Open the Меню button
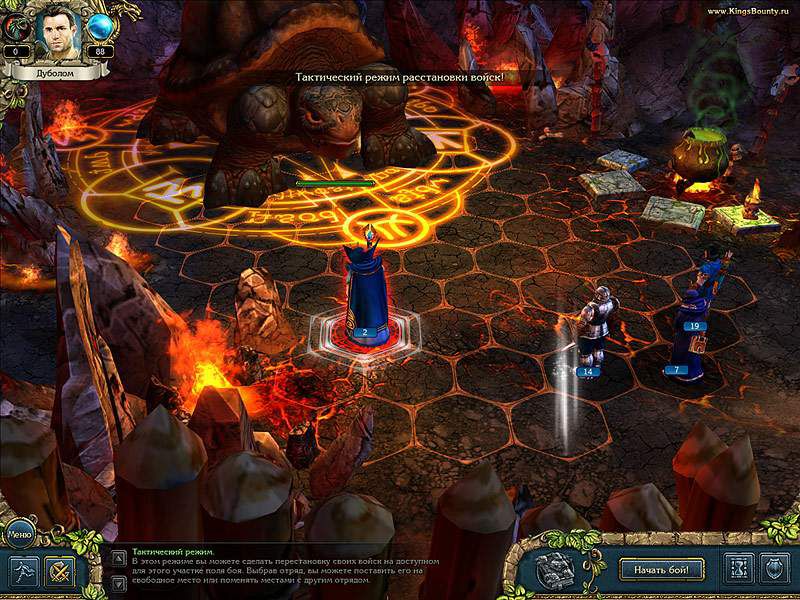The height and width of the screenshot is (600, 800). pos(20,534)
